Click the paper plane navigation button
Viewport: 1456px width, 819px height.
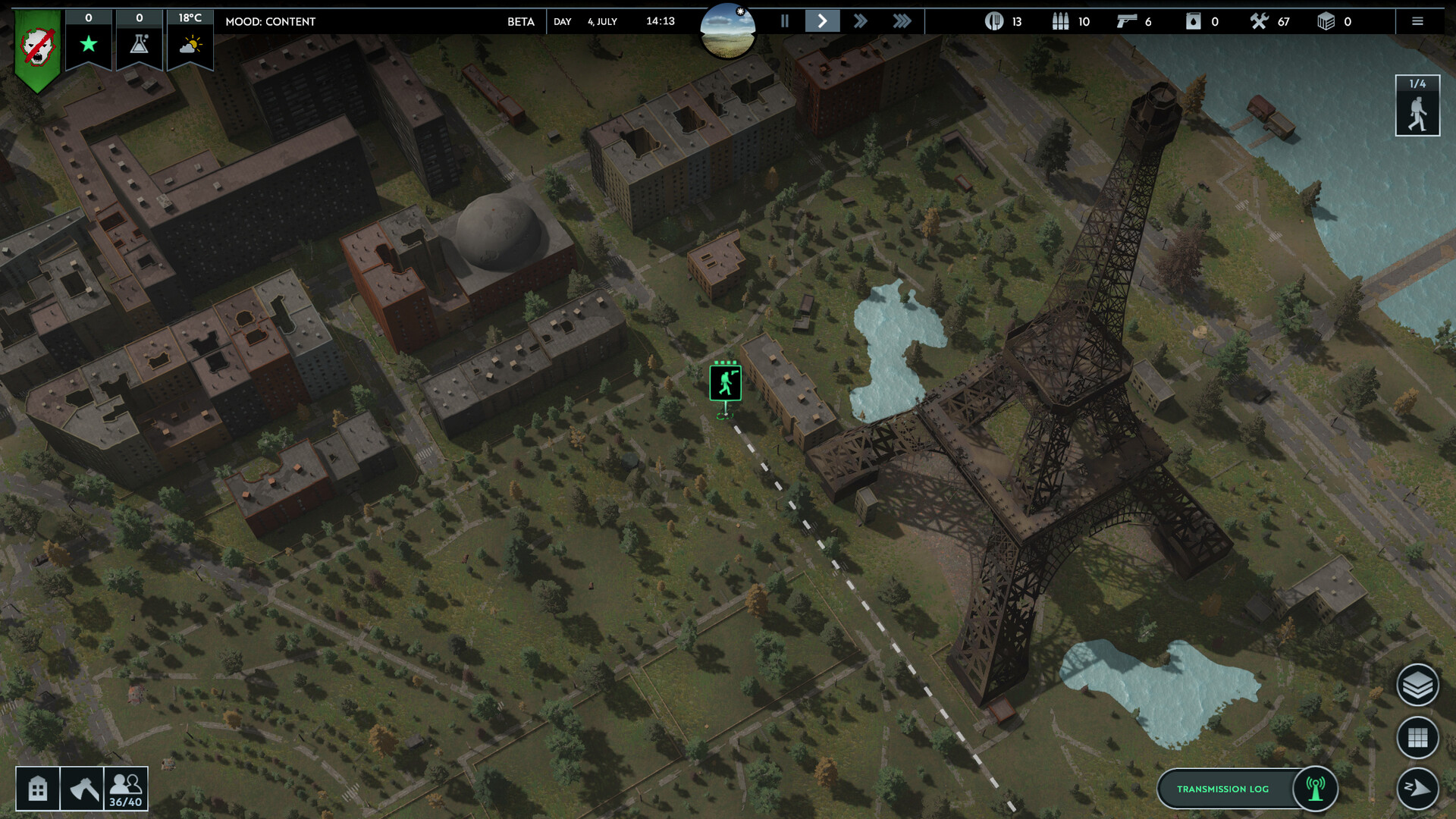tap(1417, 788)
